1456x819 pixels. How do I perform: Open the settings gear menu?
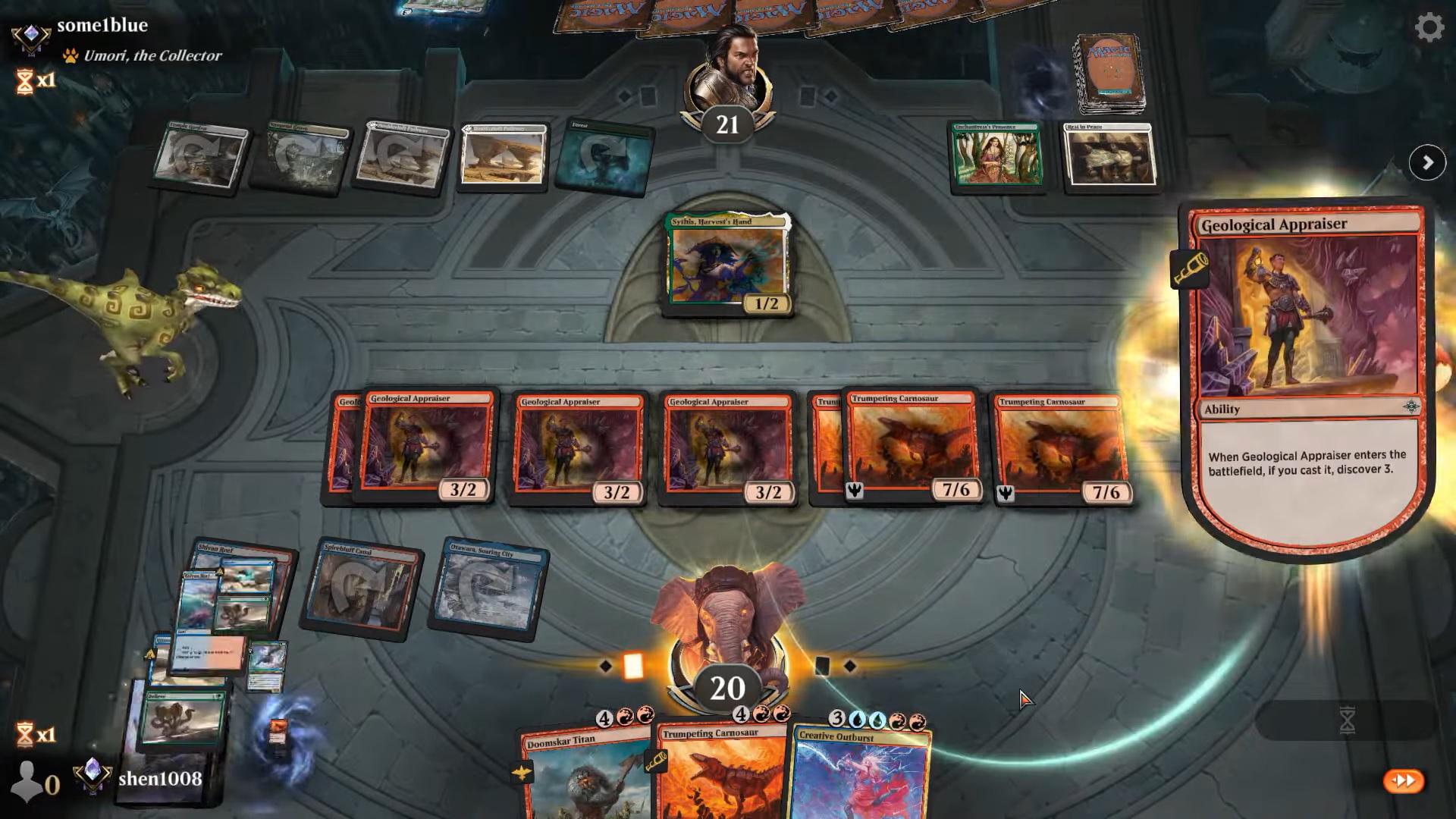tap(1429, 27)
